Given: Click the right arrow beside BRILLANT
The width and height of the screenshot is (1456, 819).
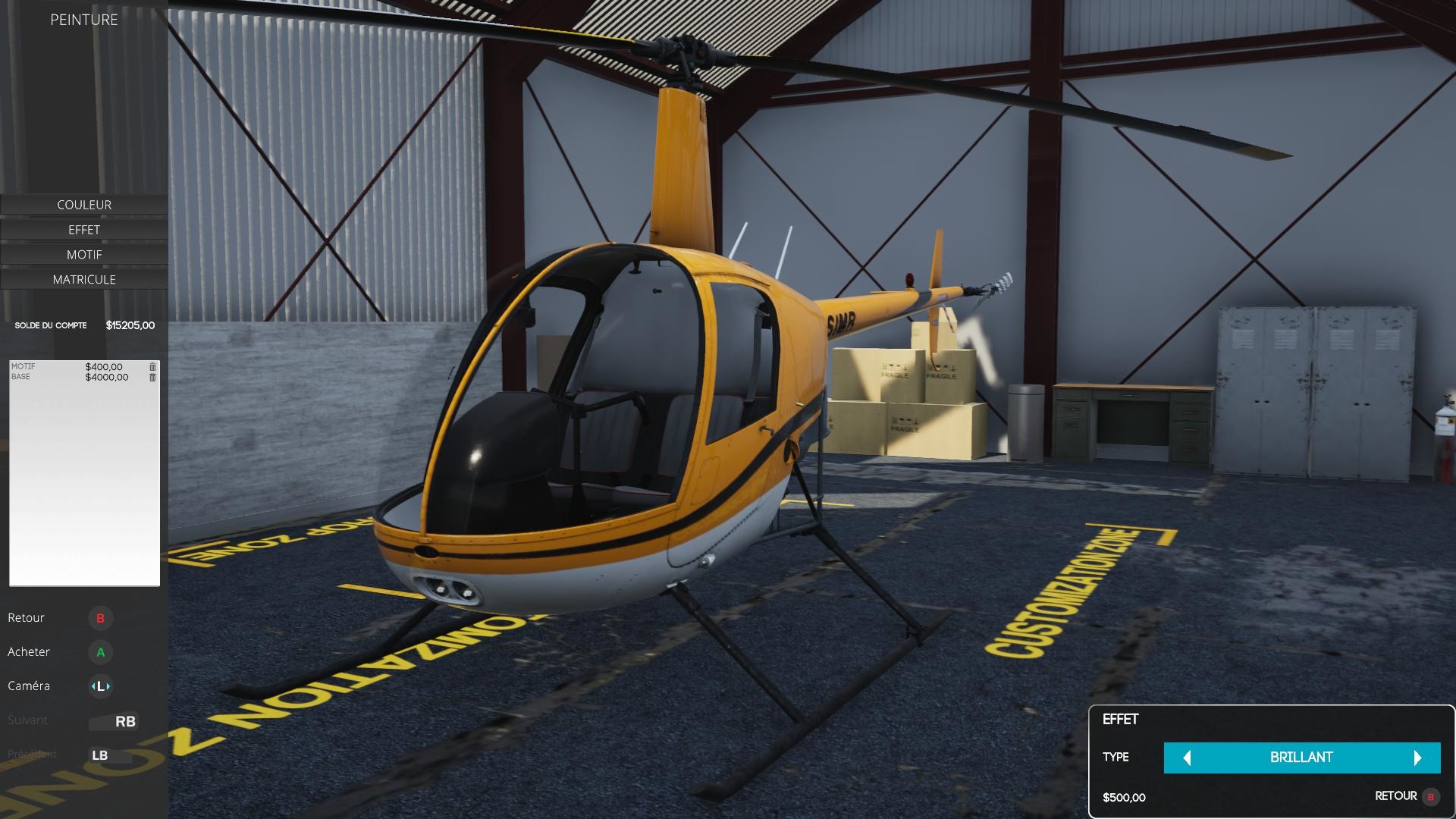Looking at the screenshot, I should [1417, 757].
